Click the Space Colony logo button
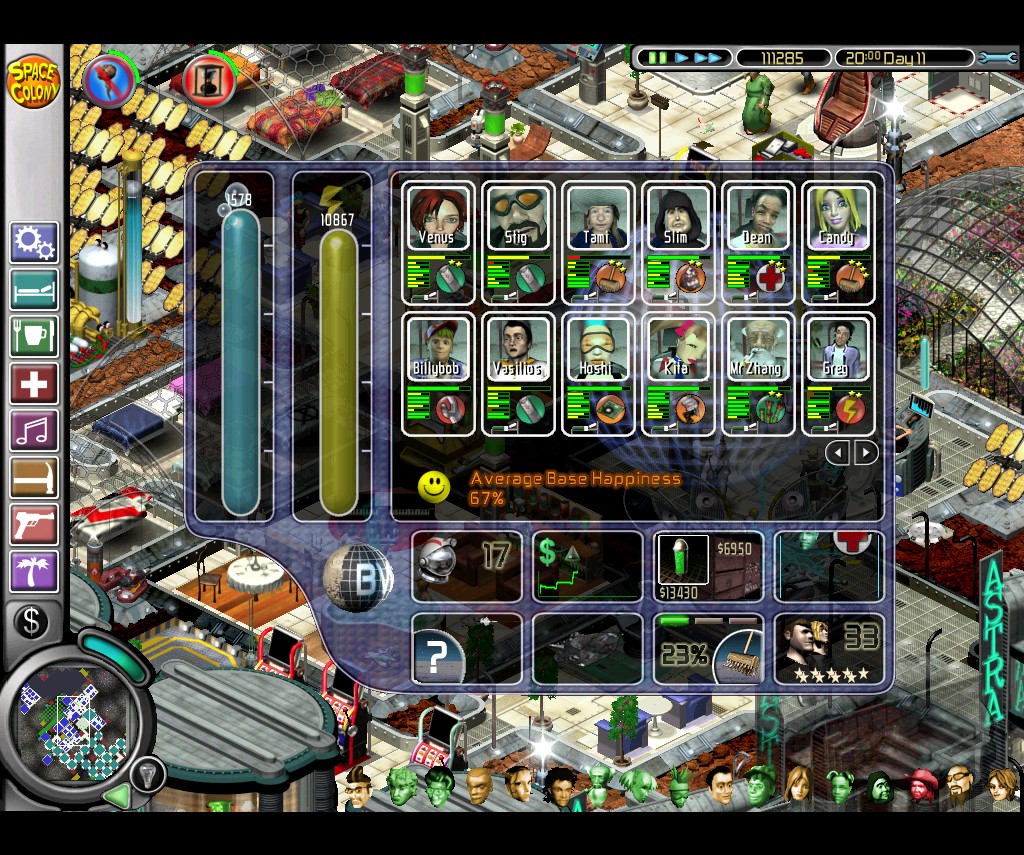Viewport: 1024px width, 855px height. tap(33, 82)
